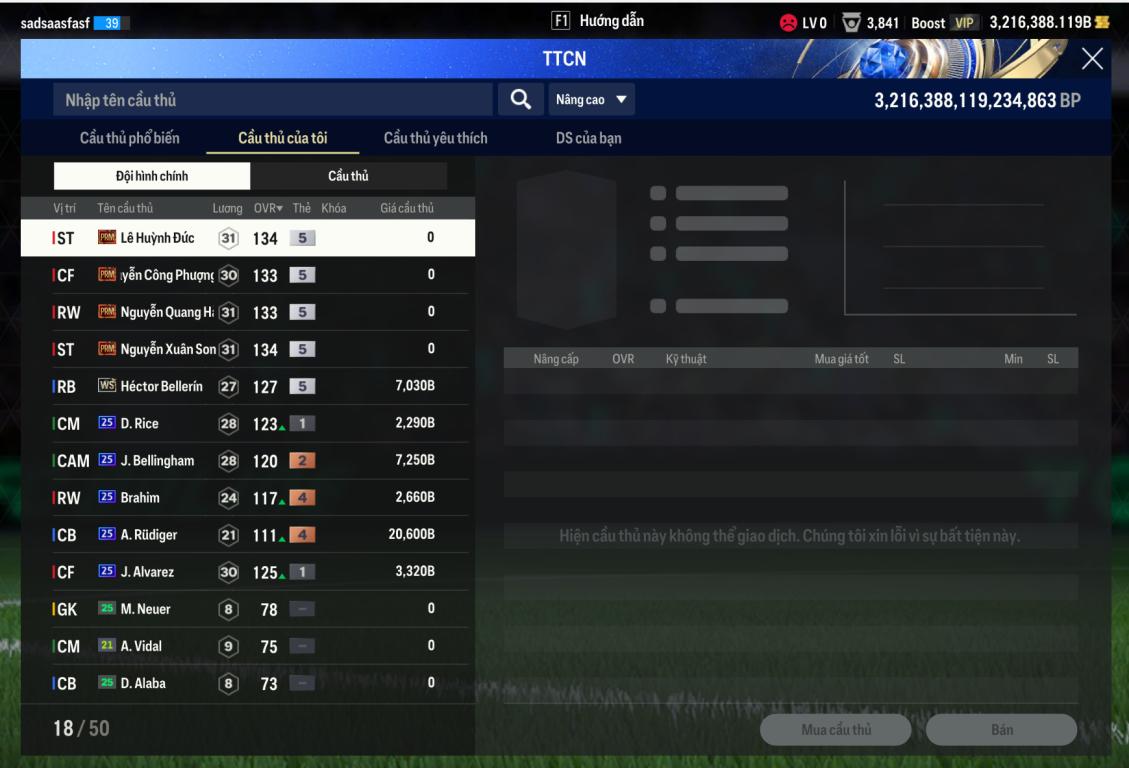Close the TTCN window

tap(1092, 59)
